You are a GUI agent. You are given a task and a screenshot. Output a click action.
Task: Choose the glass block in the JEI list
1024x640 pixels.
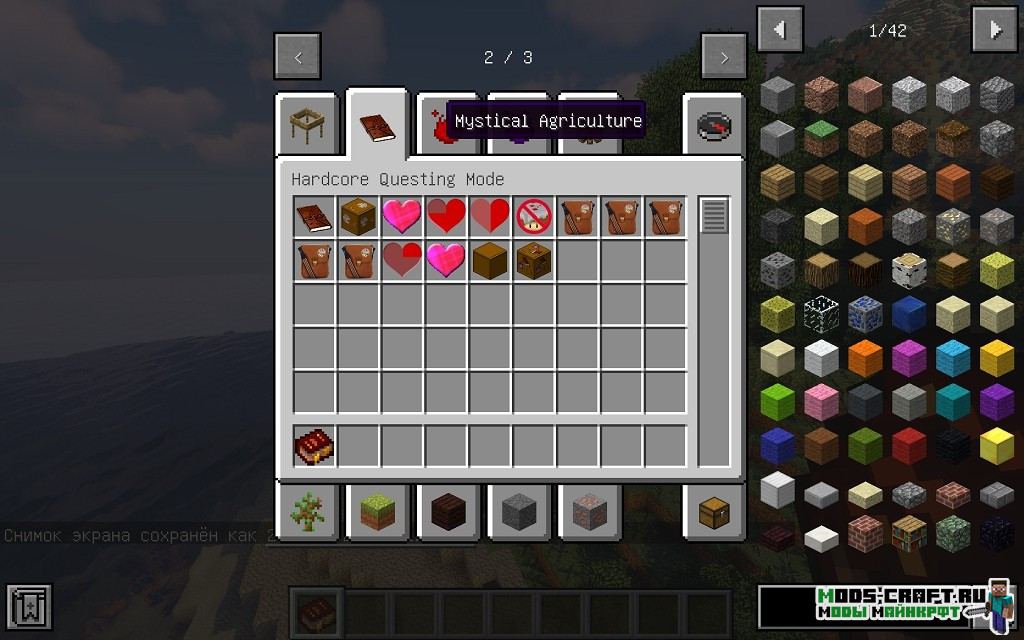click(823, 312)
